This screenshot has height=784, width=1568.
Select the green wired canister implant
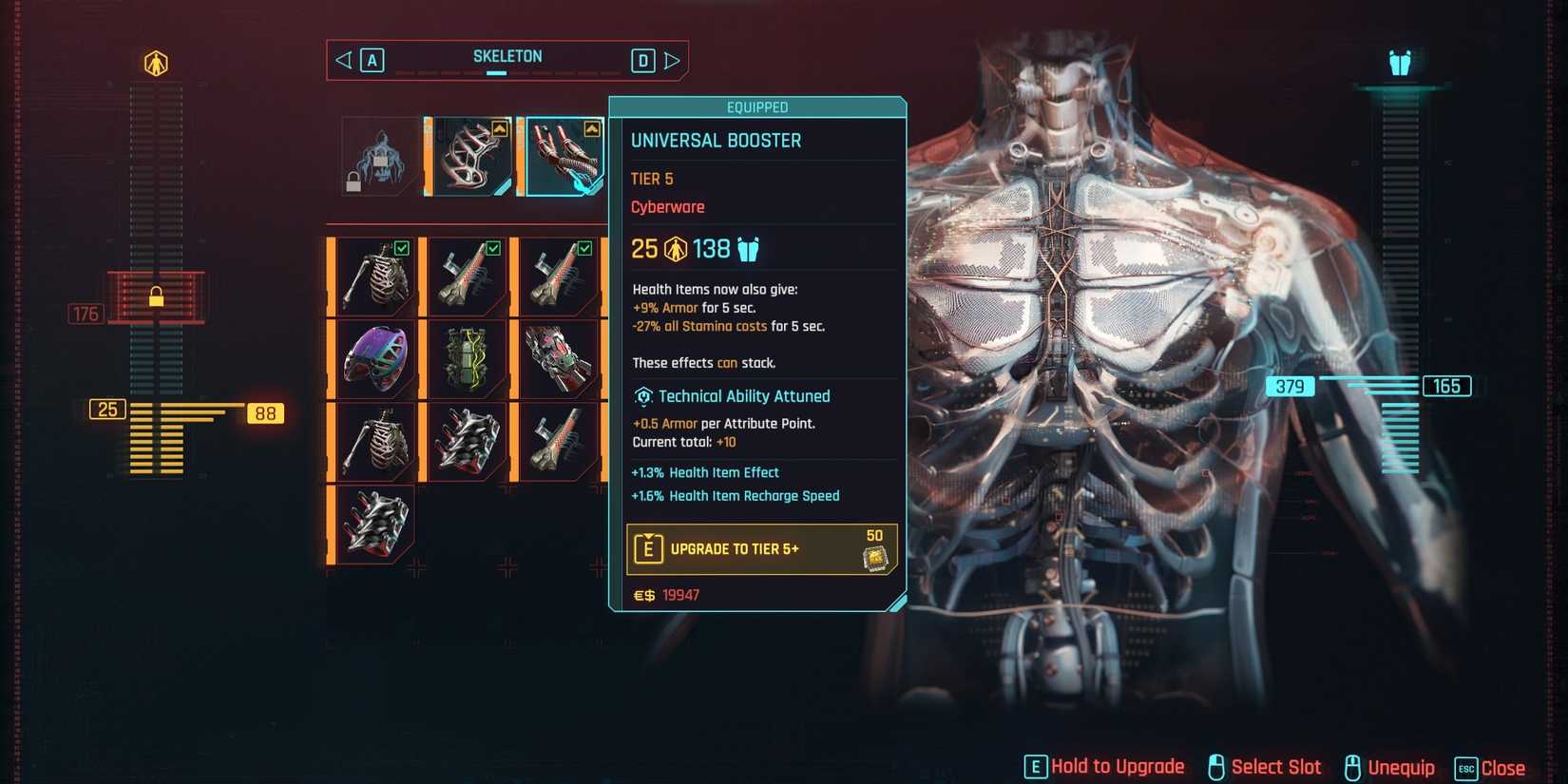click(x=467, y=359)
